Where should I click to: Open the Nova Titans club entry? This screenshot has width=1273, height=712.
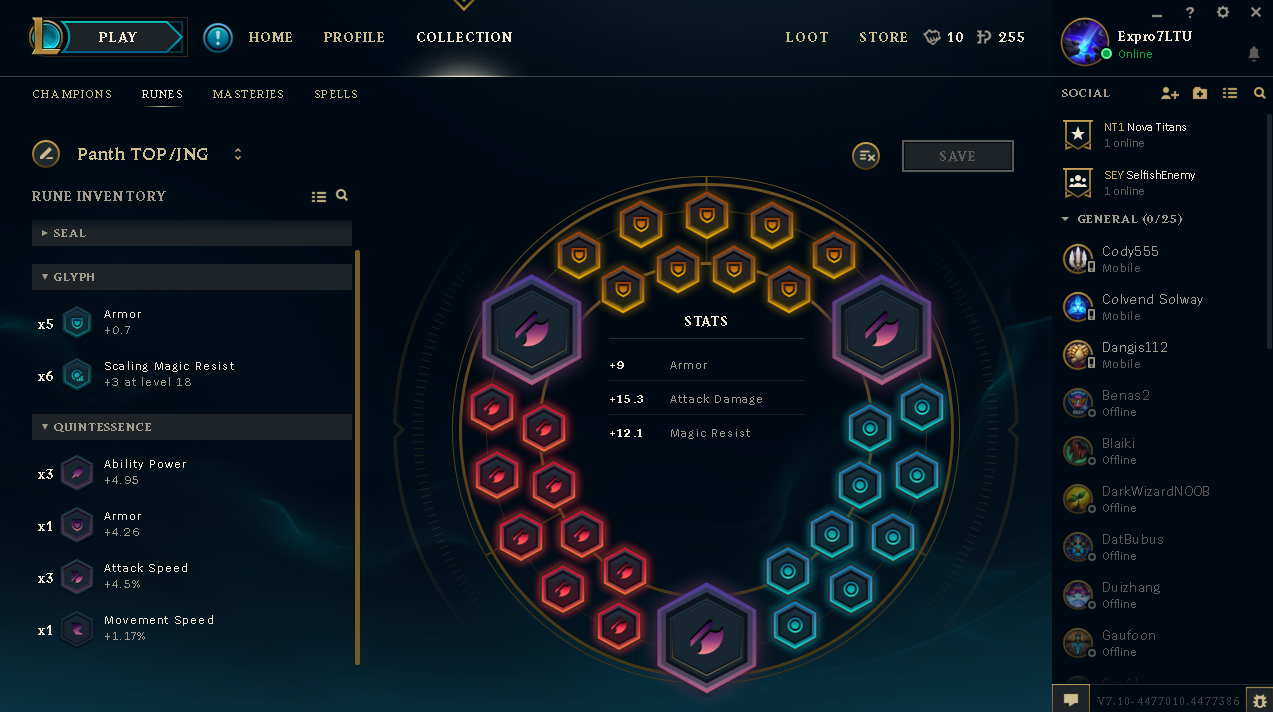pyautogui.click(x=1144, y=134)
